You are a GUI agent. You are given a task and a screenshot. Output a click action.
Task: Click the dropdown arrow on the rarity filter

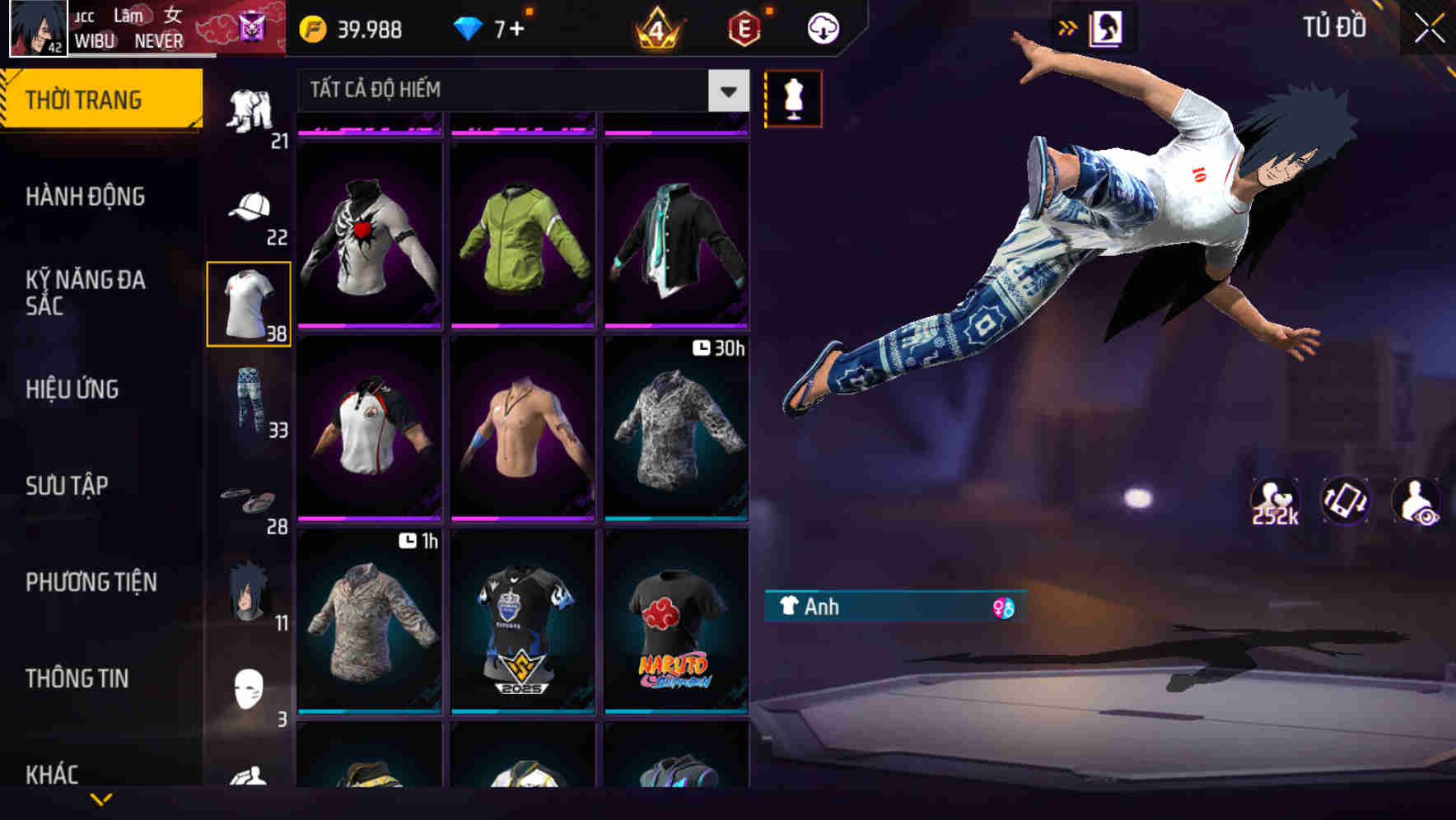tap(727, 91)
